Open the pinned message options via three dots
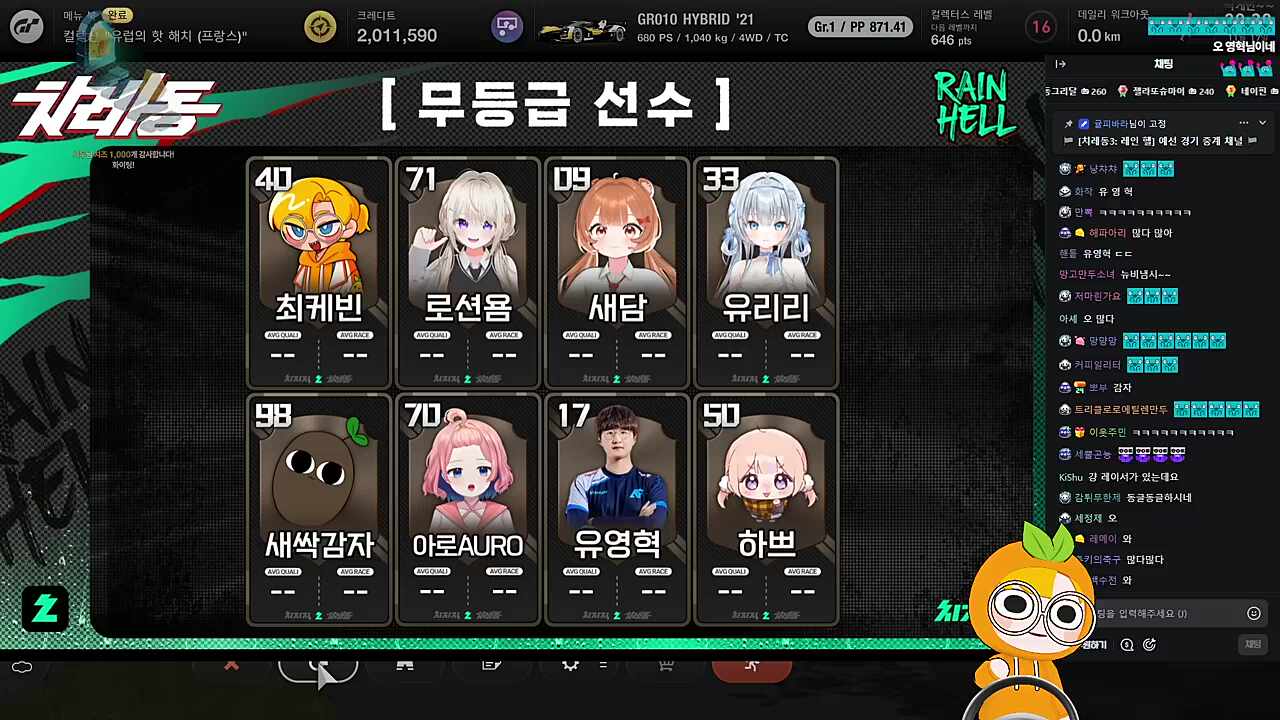This screenshot has width=1280, height=720. (x=1242, y=121)
